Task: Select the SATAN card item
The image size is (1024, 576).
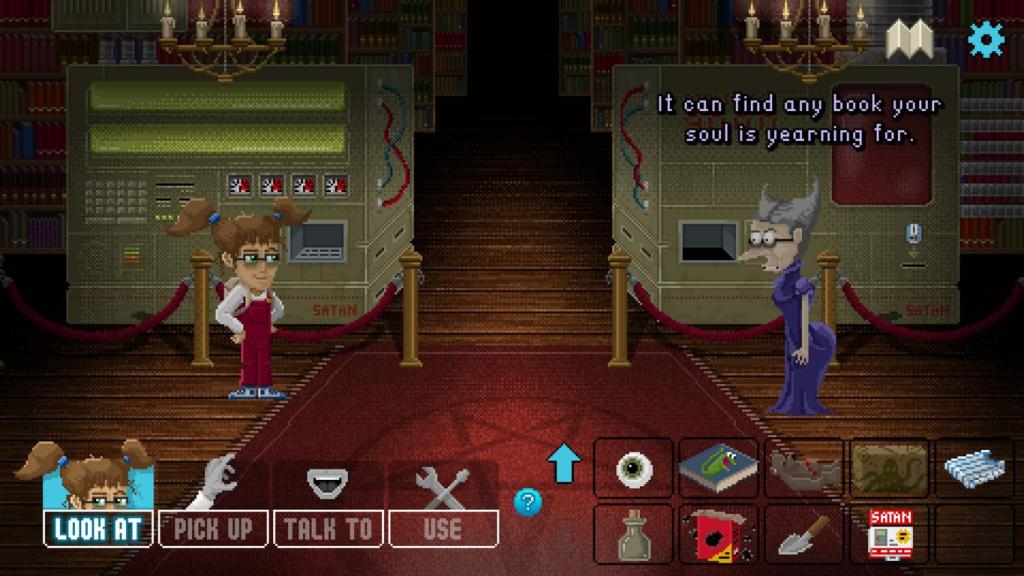Action: 889,533
